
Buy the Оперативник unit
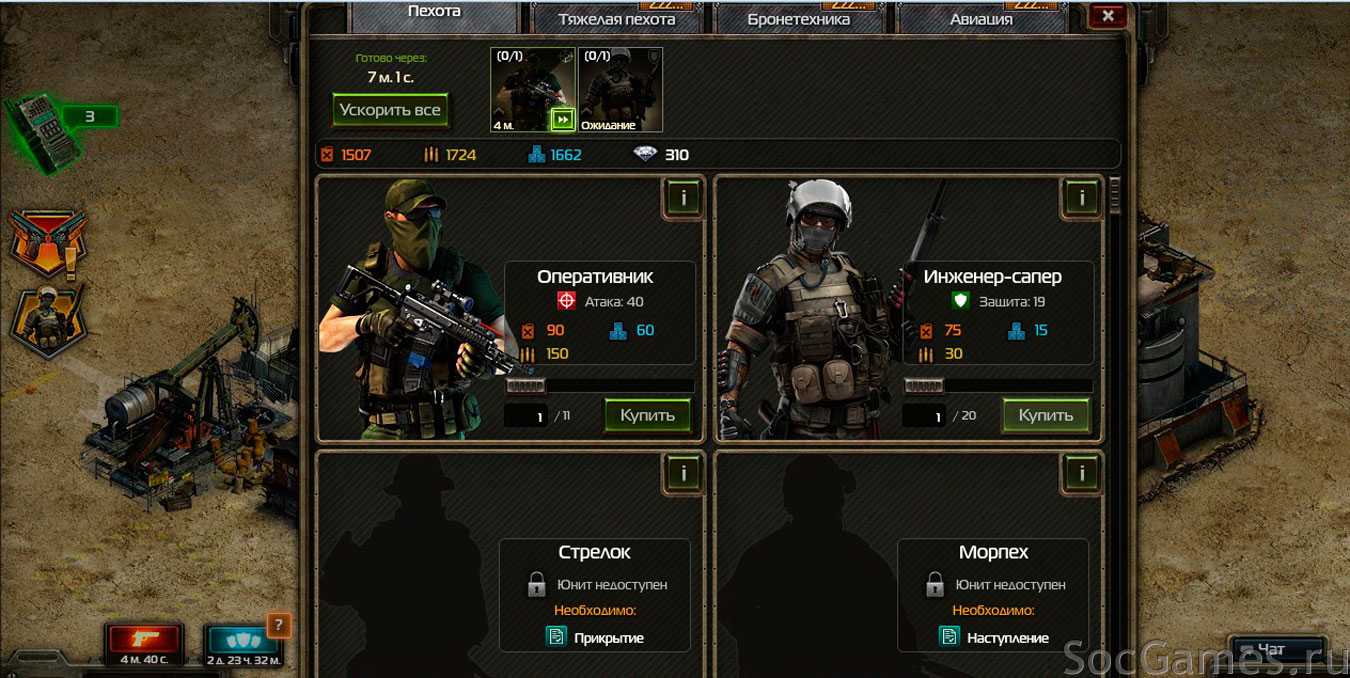[647, 415]
